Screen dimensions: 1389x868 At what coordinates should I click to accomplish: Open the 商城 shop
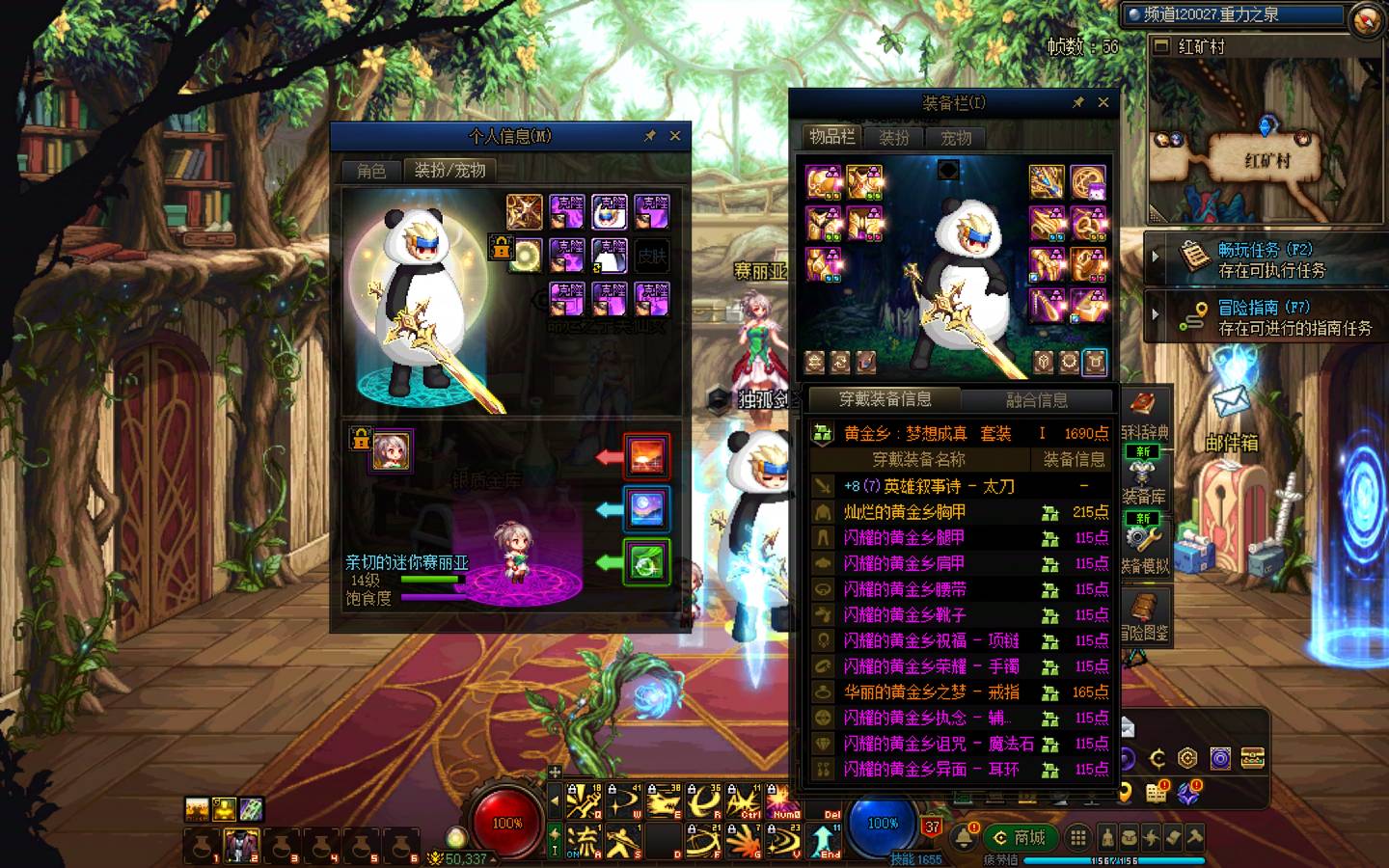tap(1020, 837)
